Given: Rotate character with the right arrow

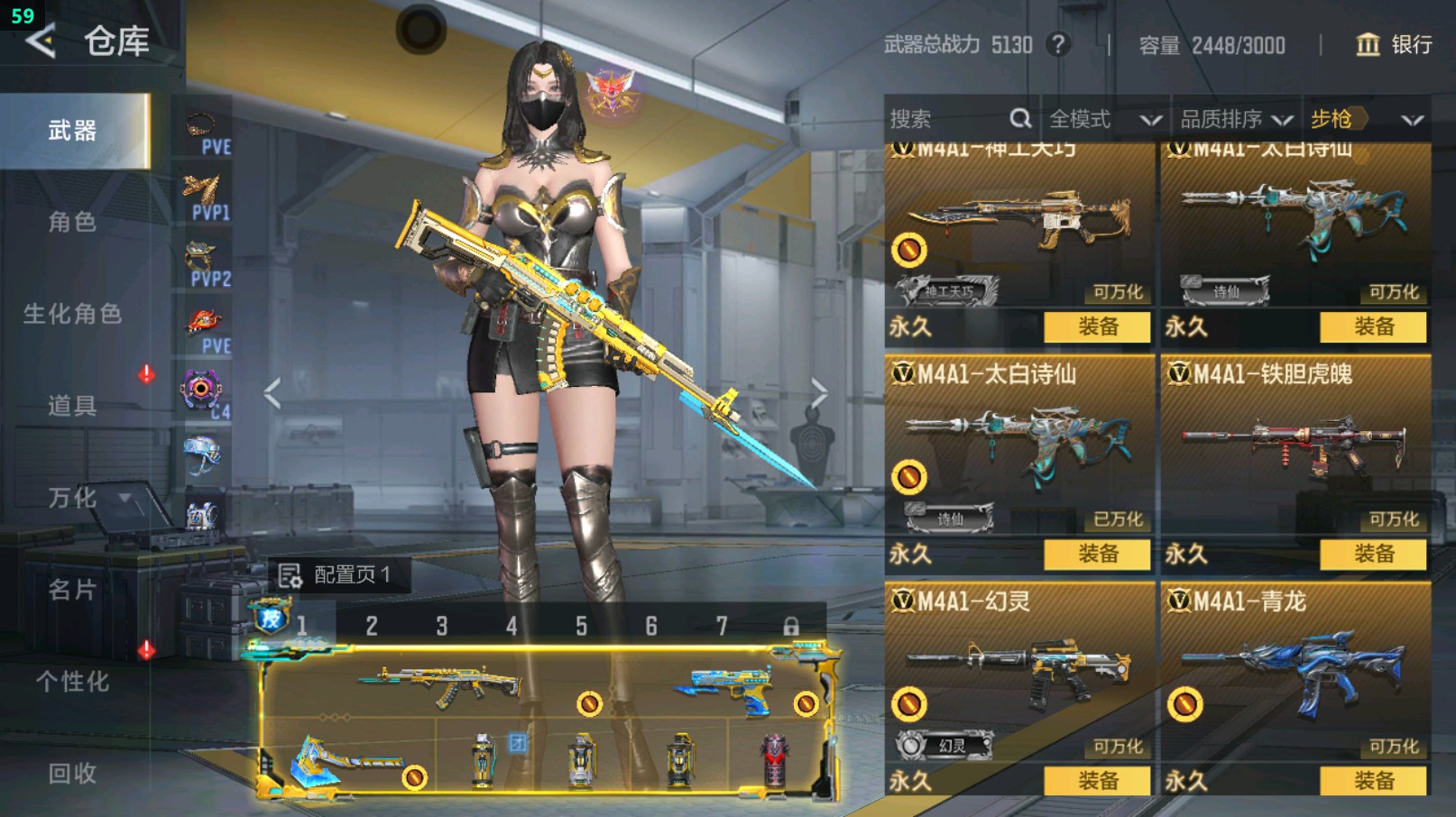Looking at the screenshot, I should [x=817, y=393].
